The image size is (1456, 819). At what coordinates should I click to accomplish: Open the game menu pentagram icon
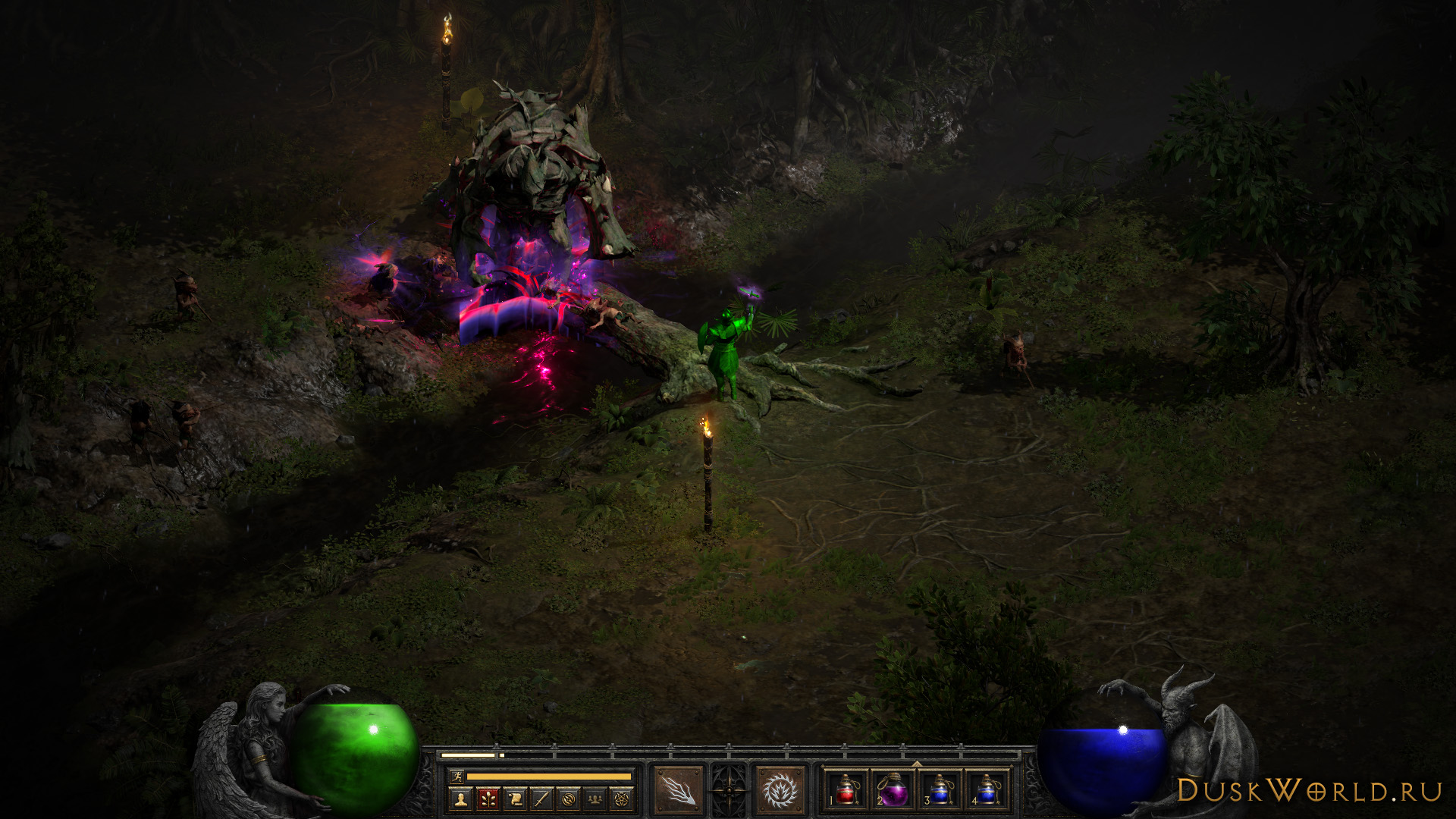tap(622, 799)
